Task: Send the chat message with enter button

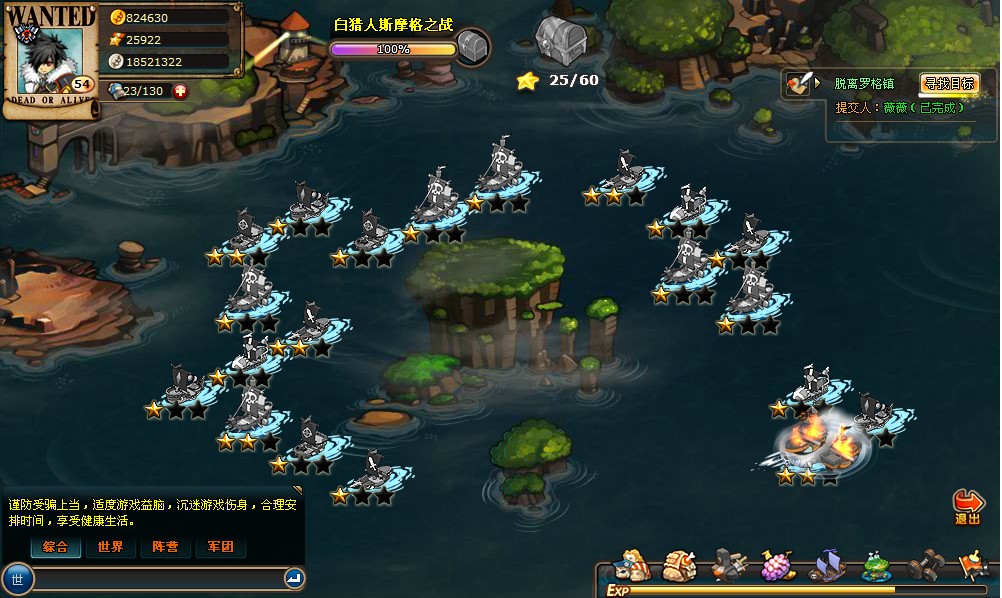Action: coord(294,578)
